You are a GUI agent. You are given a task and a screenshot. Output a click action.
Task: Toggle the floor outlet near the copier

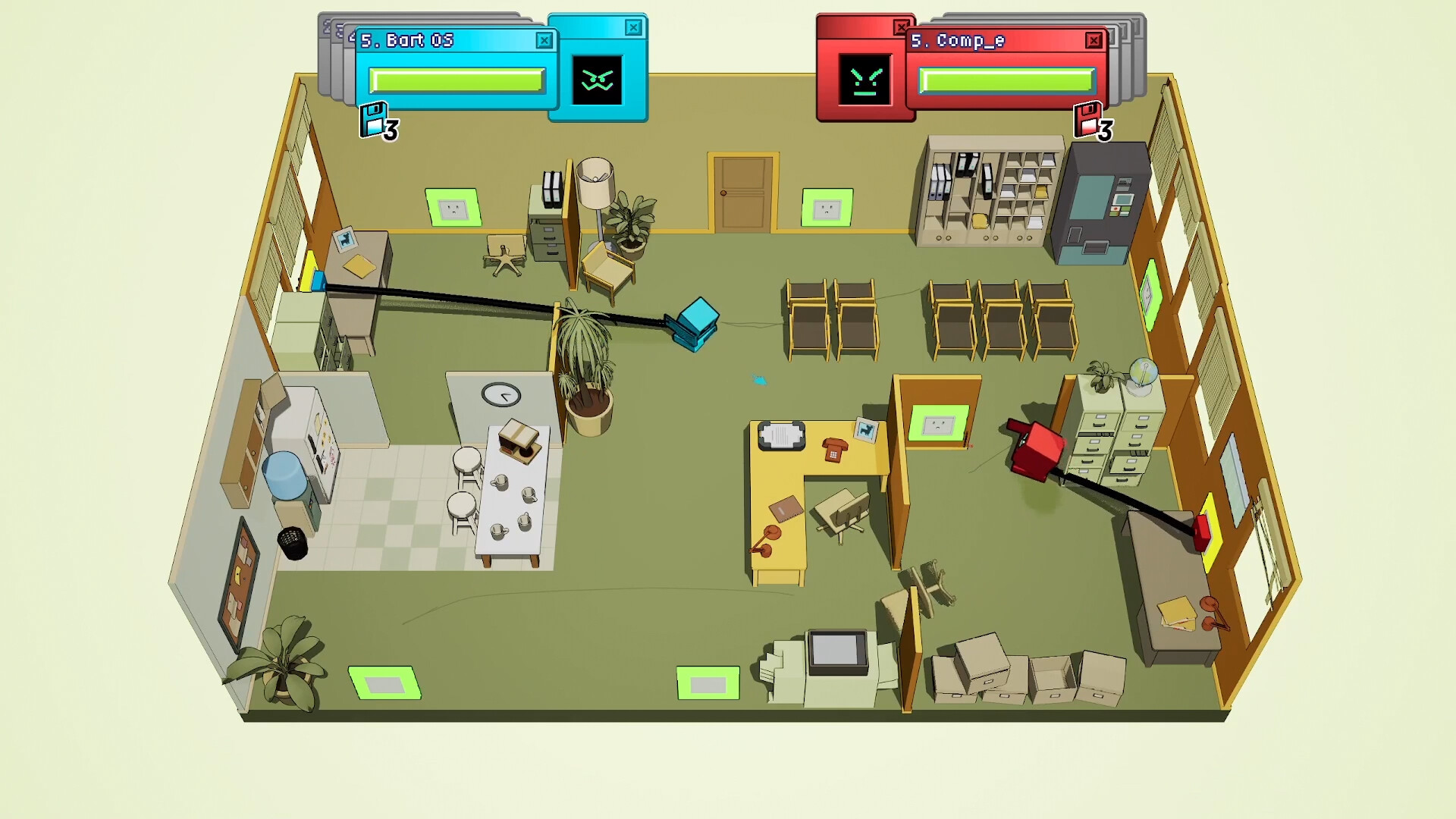tap(709, 680)
